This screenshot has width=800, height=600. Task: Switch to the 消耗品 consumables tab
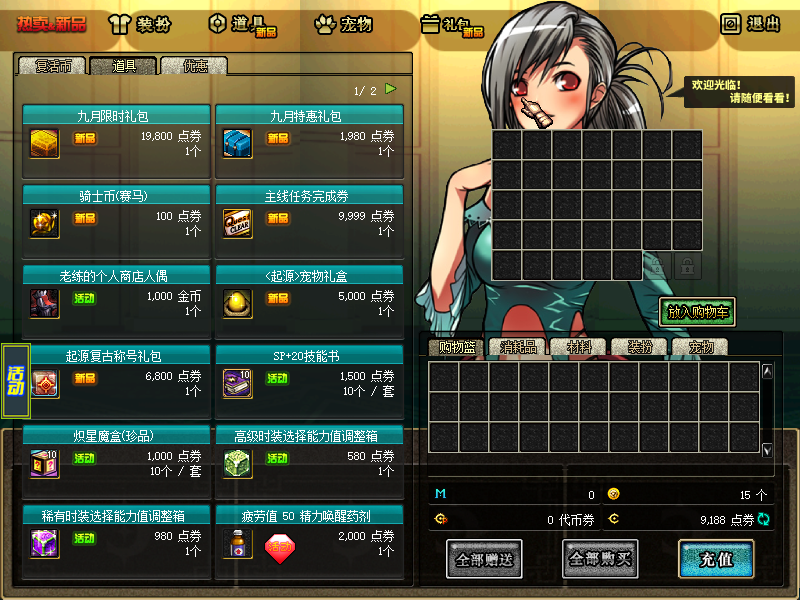coord(518,347)
